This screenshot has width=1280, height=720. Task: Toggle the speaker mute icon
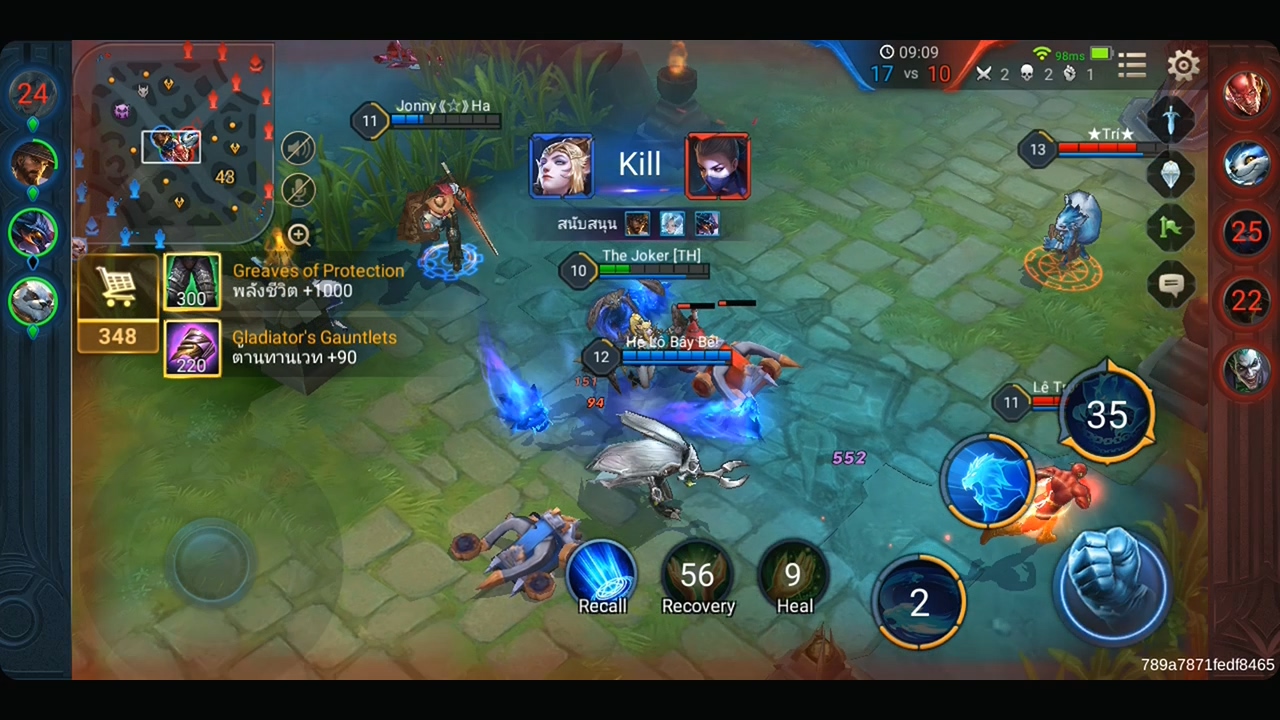298,149
